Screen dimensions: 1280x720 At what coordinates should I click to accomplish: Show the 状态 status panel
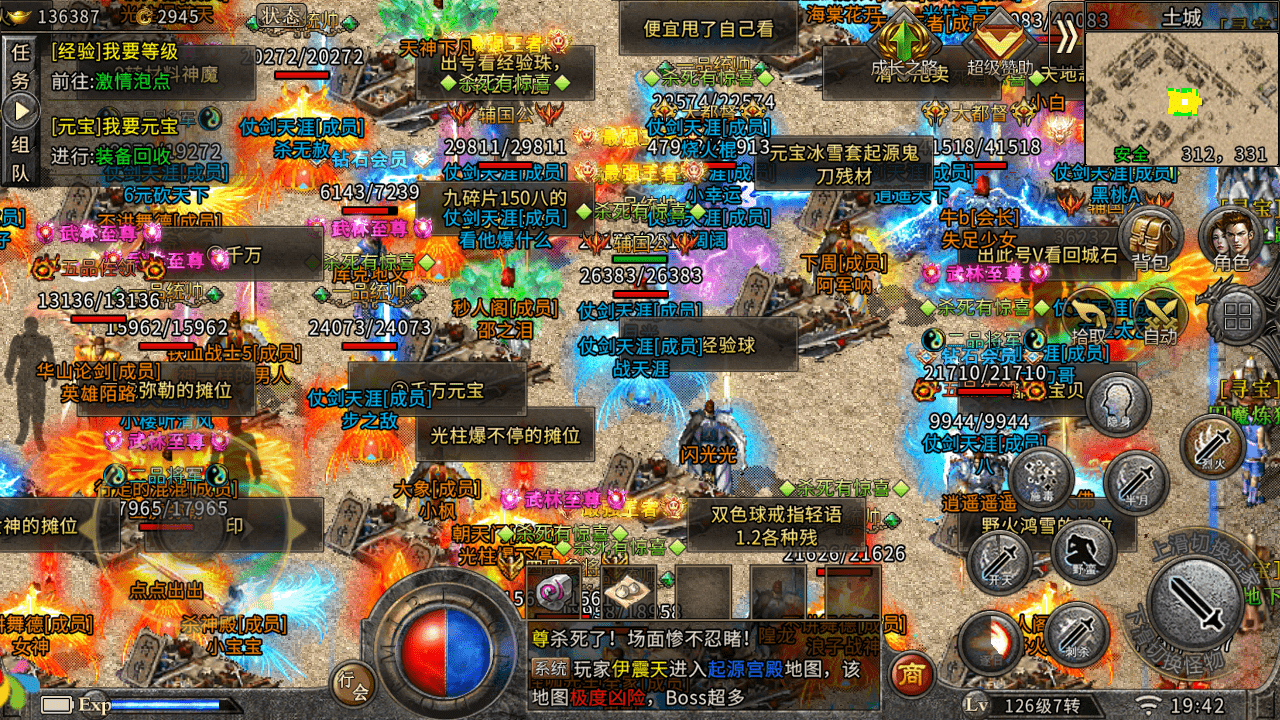[x=282, y=15]
